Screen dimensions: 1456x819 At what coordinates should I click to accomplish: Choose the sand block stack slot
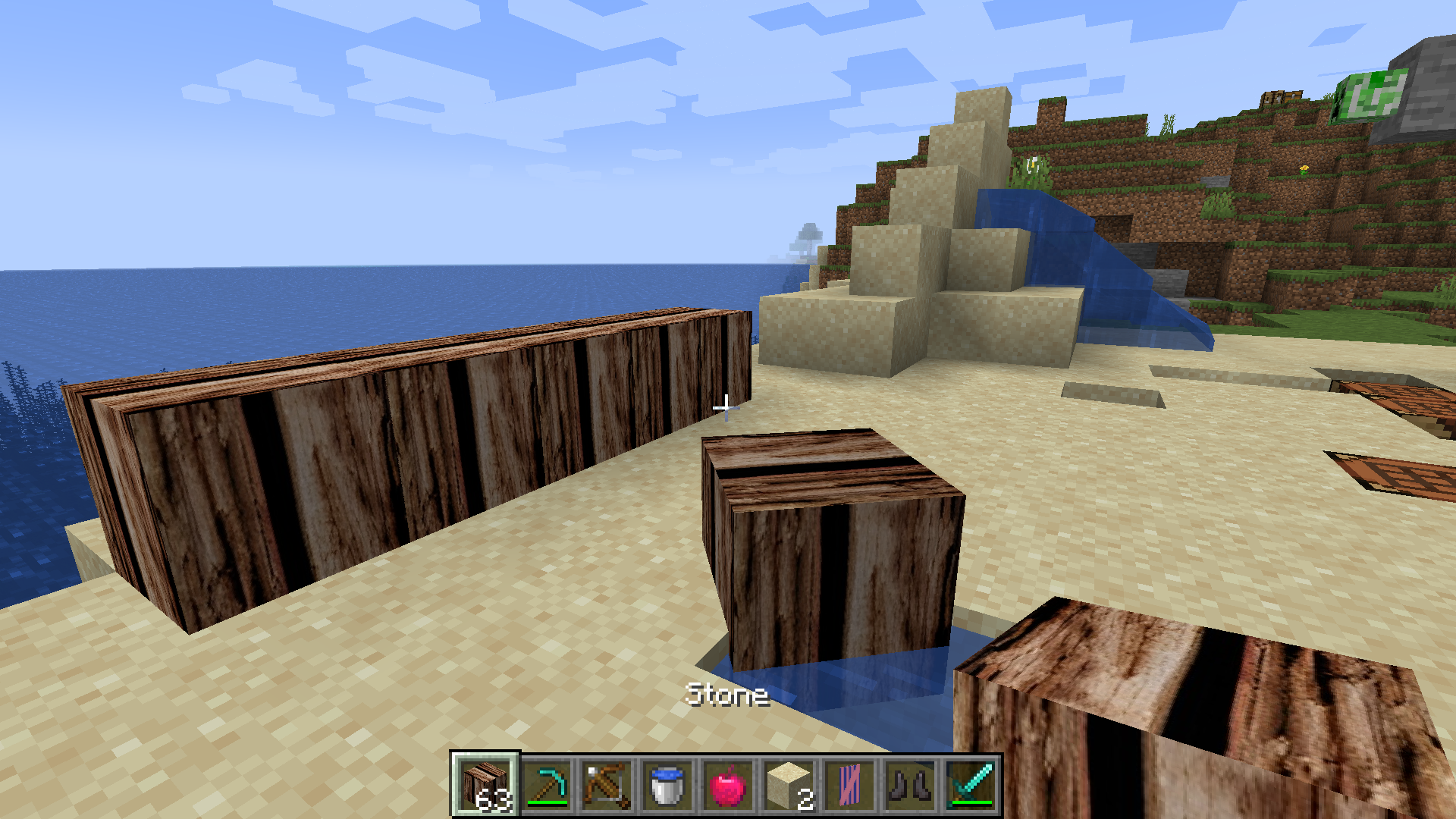point(789,785)
